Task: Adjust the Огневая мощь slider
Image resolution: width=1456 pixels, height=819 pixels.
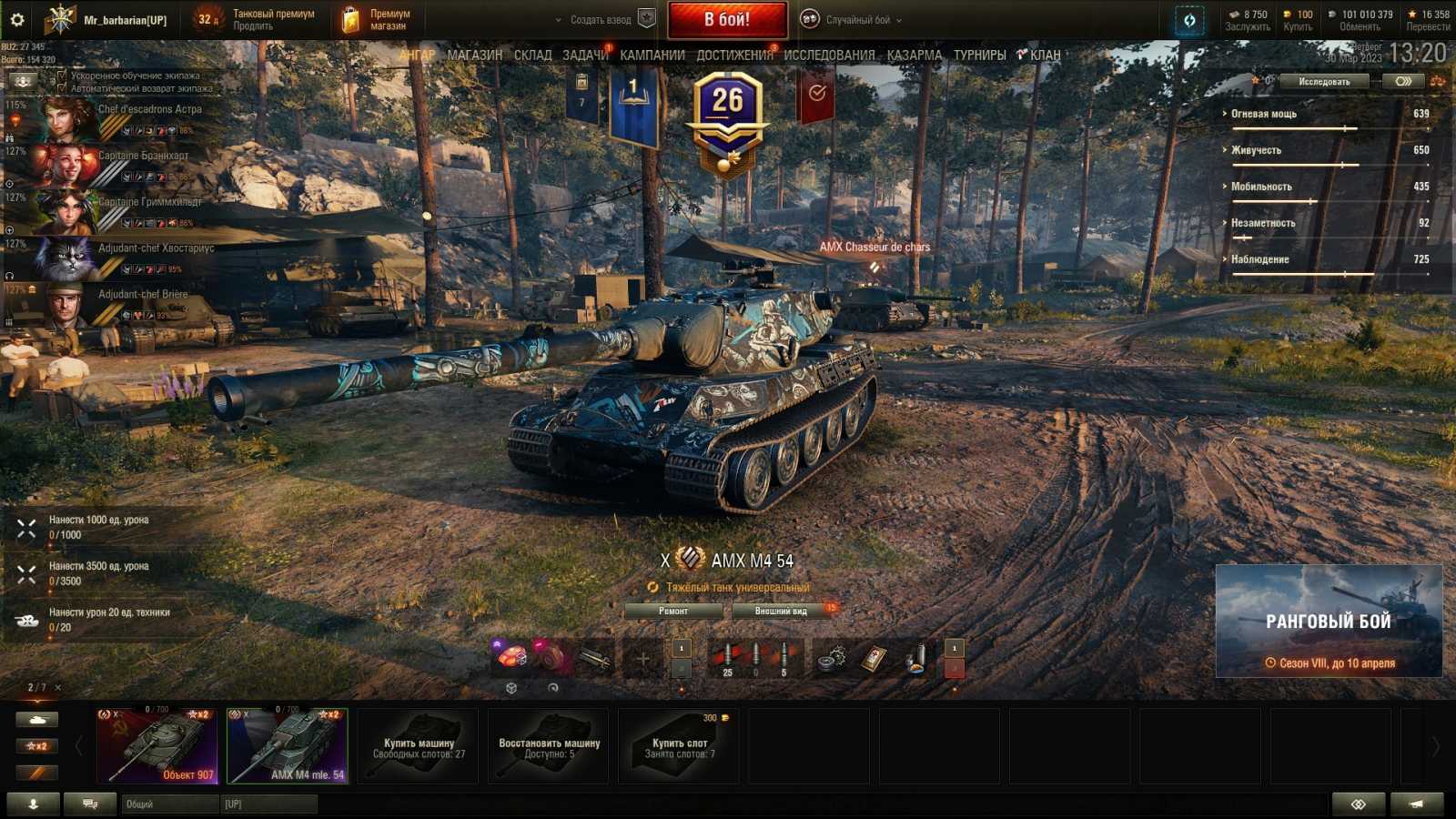Action: [x=1345, y=128]
